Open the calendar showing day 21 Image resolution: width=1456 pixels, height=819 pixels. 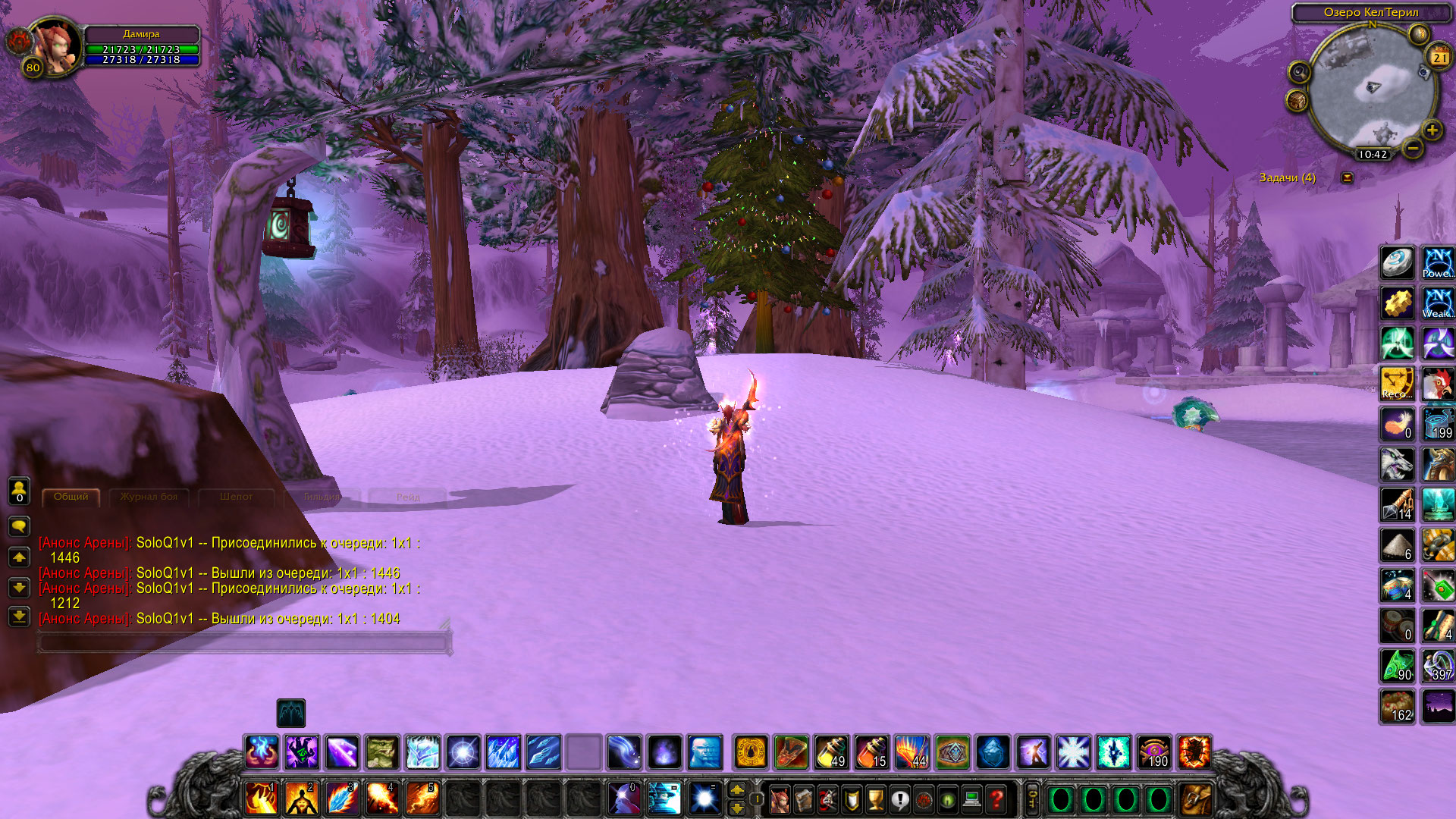click(1439, 58)
